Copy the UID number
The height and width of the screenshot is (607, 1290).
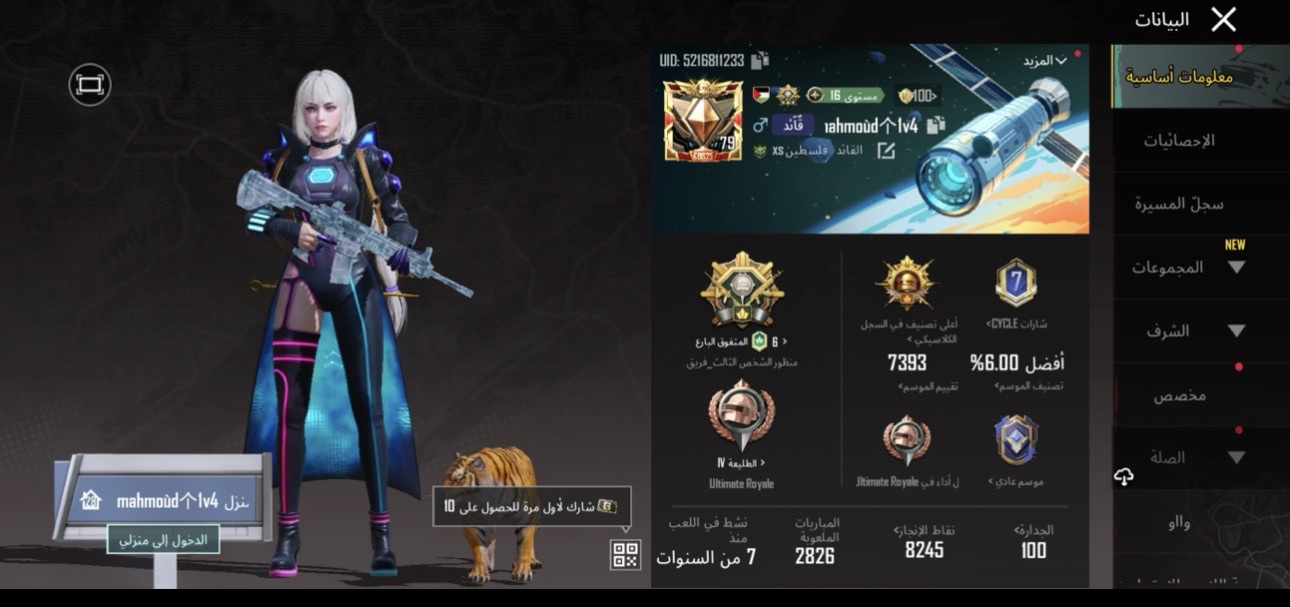[760, 61]
